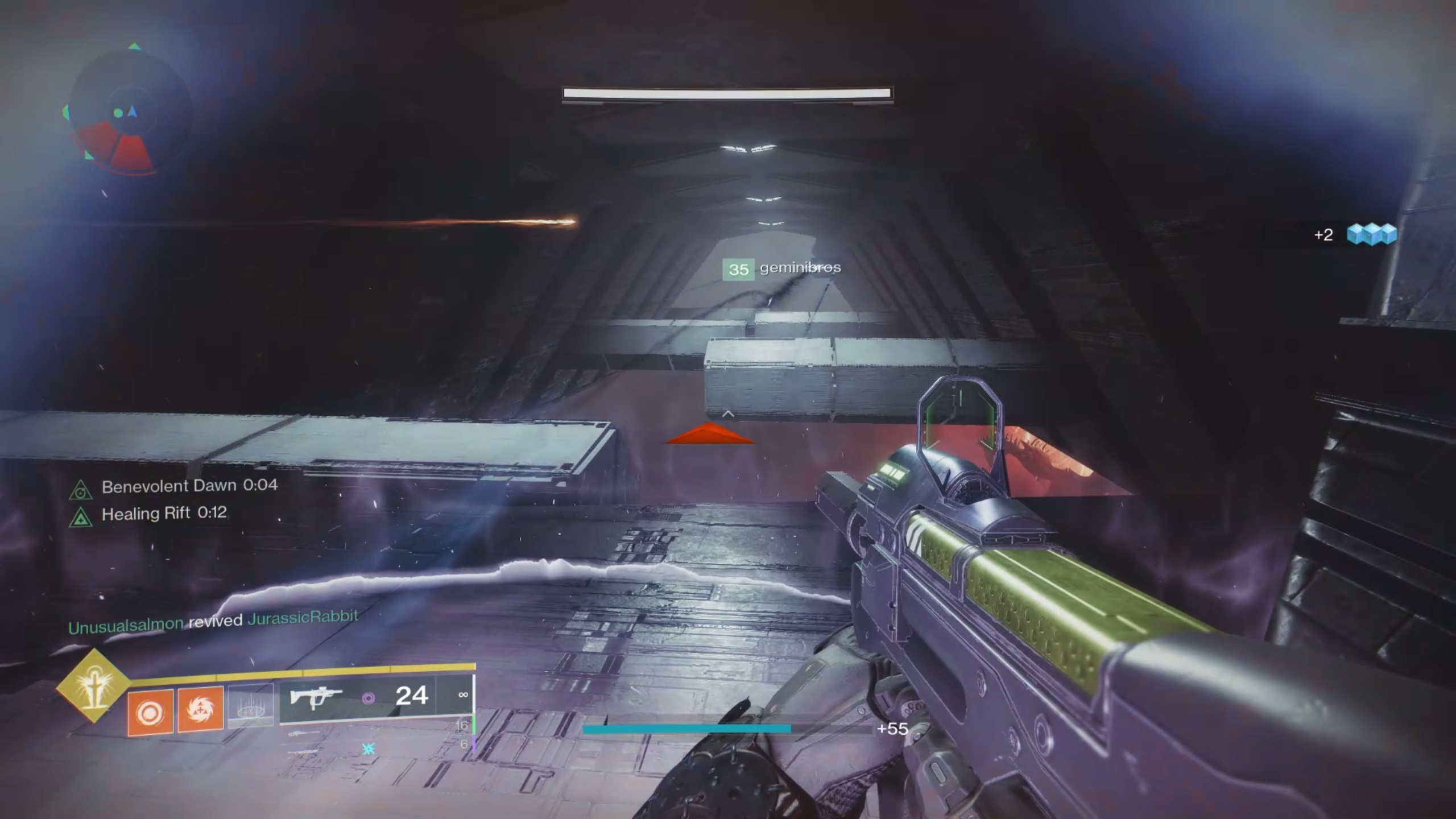Select the equipped weapon icon

pyautogui.click(x=316, y=697)
